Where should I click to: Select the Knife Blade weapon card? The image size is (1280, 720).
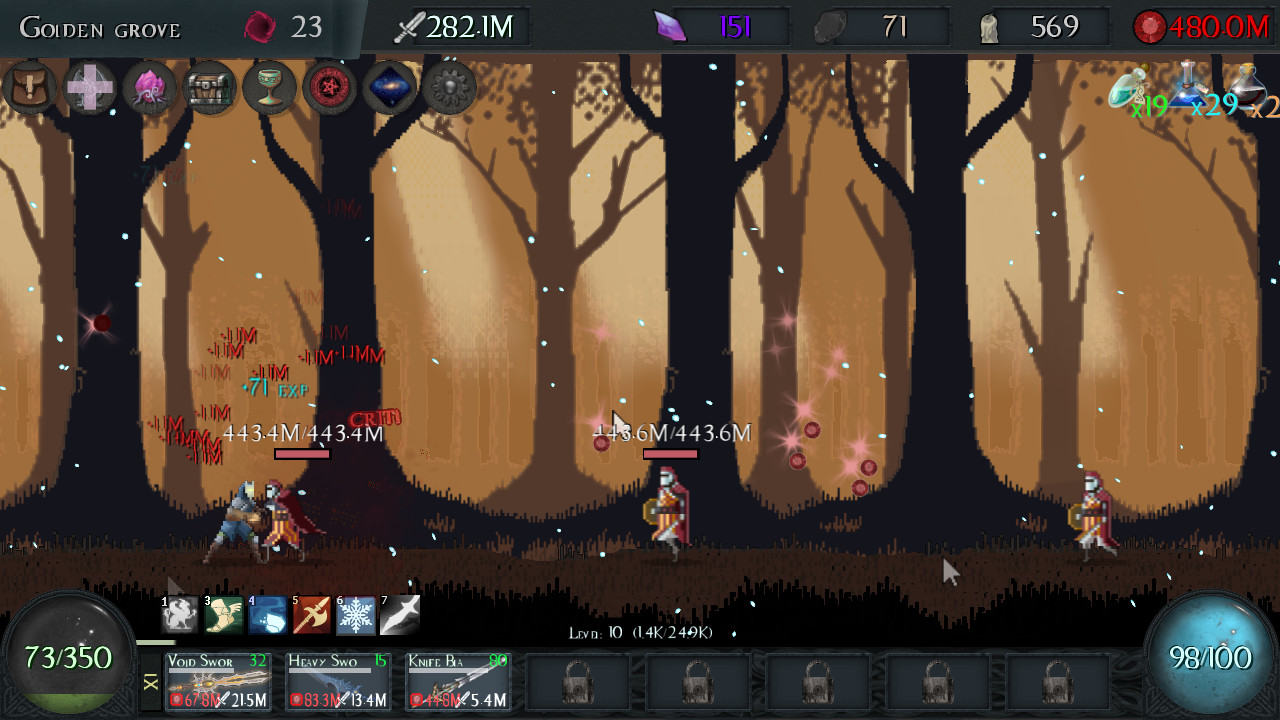456,681
